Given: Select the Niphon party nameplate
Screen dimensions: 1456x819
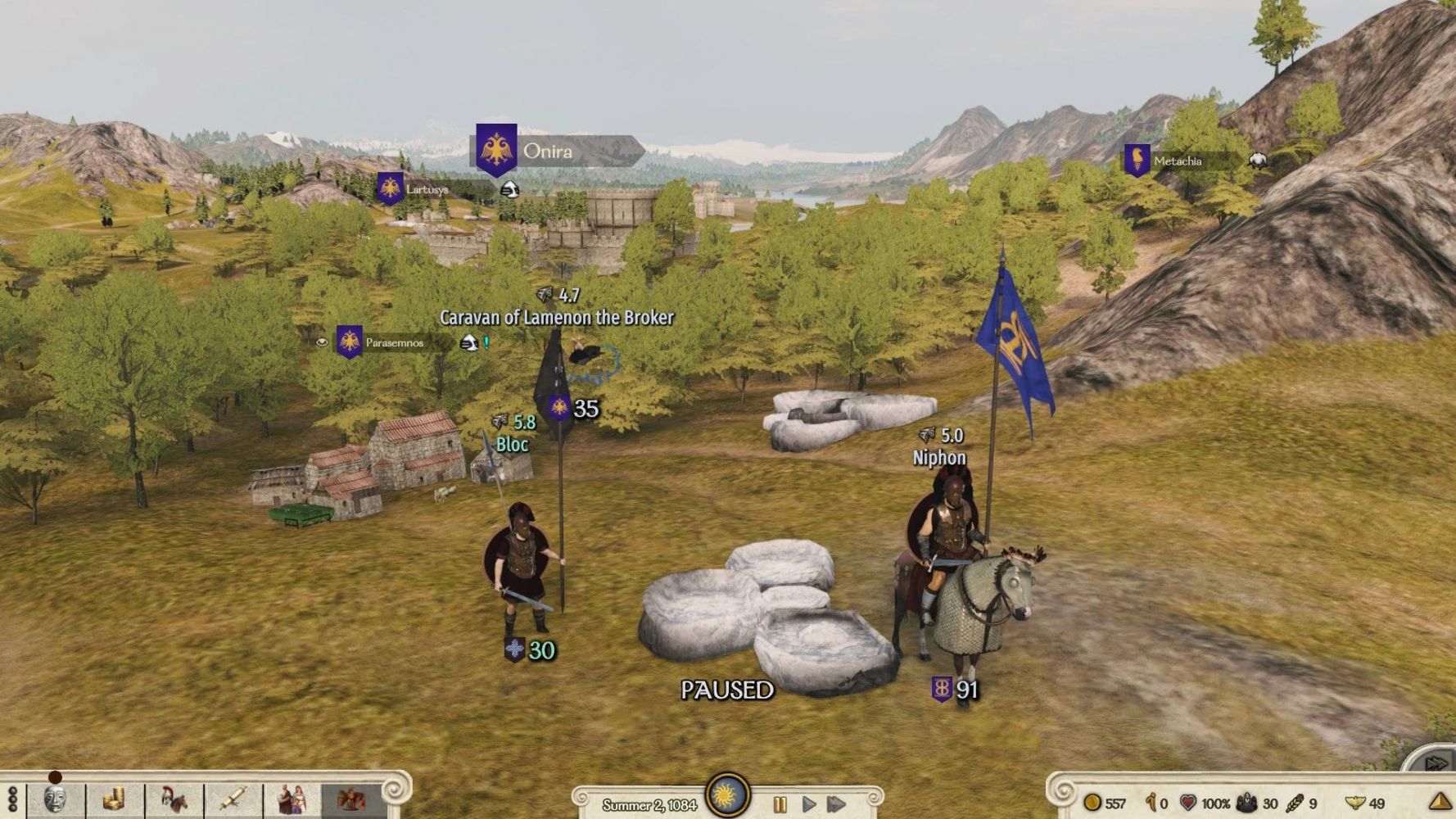Looking at the screenshot, I should 939,458.
